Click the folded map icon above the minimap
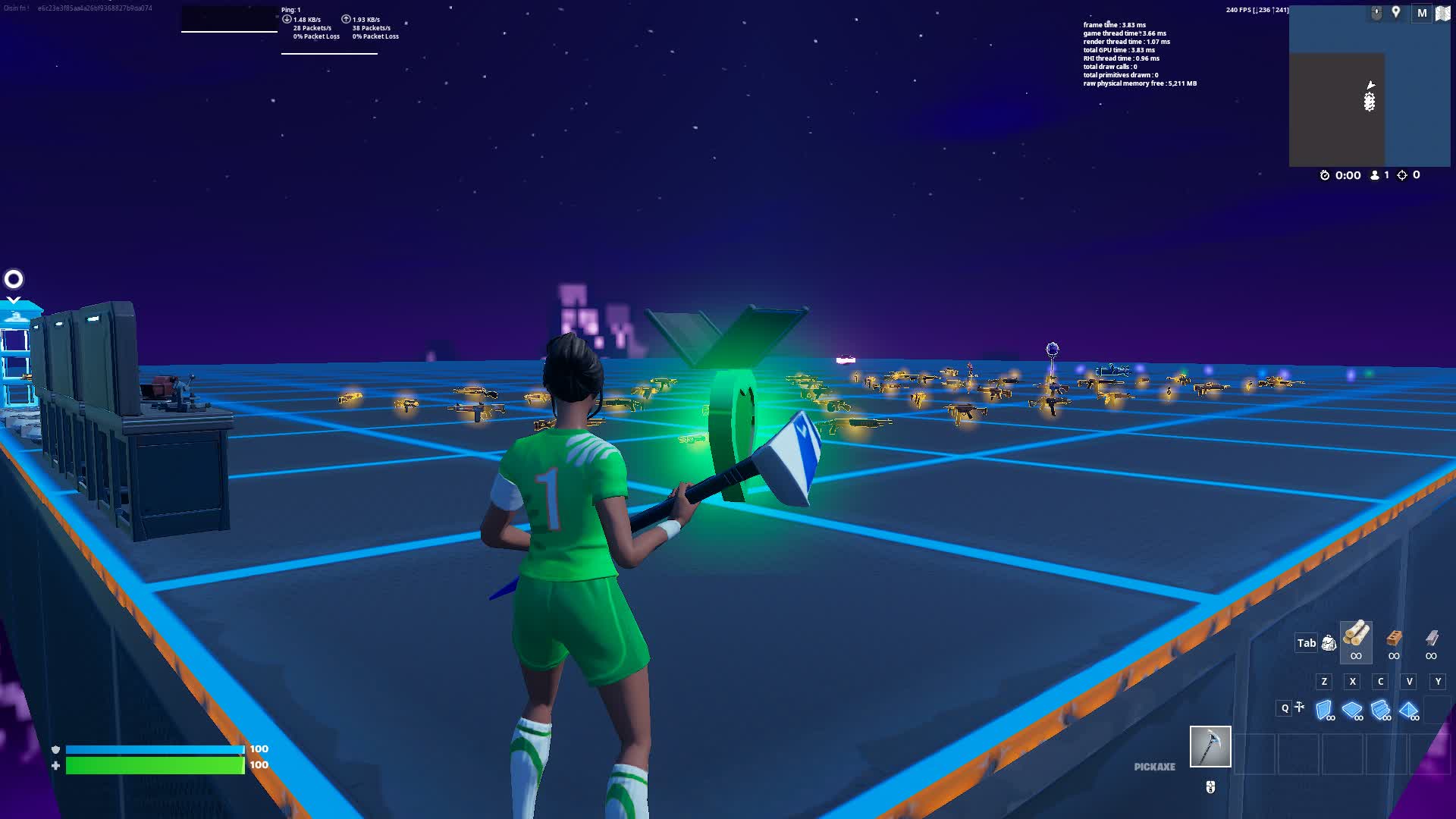The width and height of the screenshot is (1456, 819). coord(1442,13)
